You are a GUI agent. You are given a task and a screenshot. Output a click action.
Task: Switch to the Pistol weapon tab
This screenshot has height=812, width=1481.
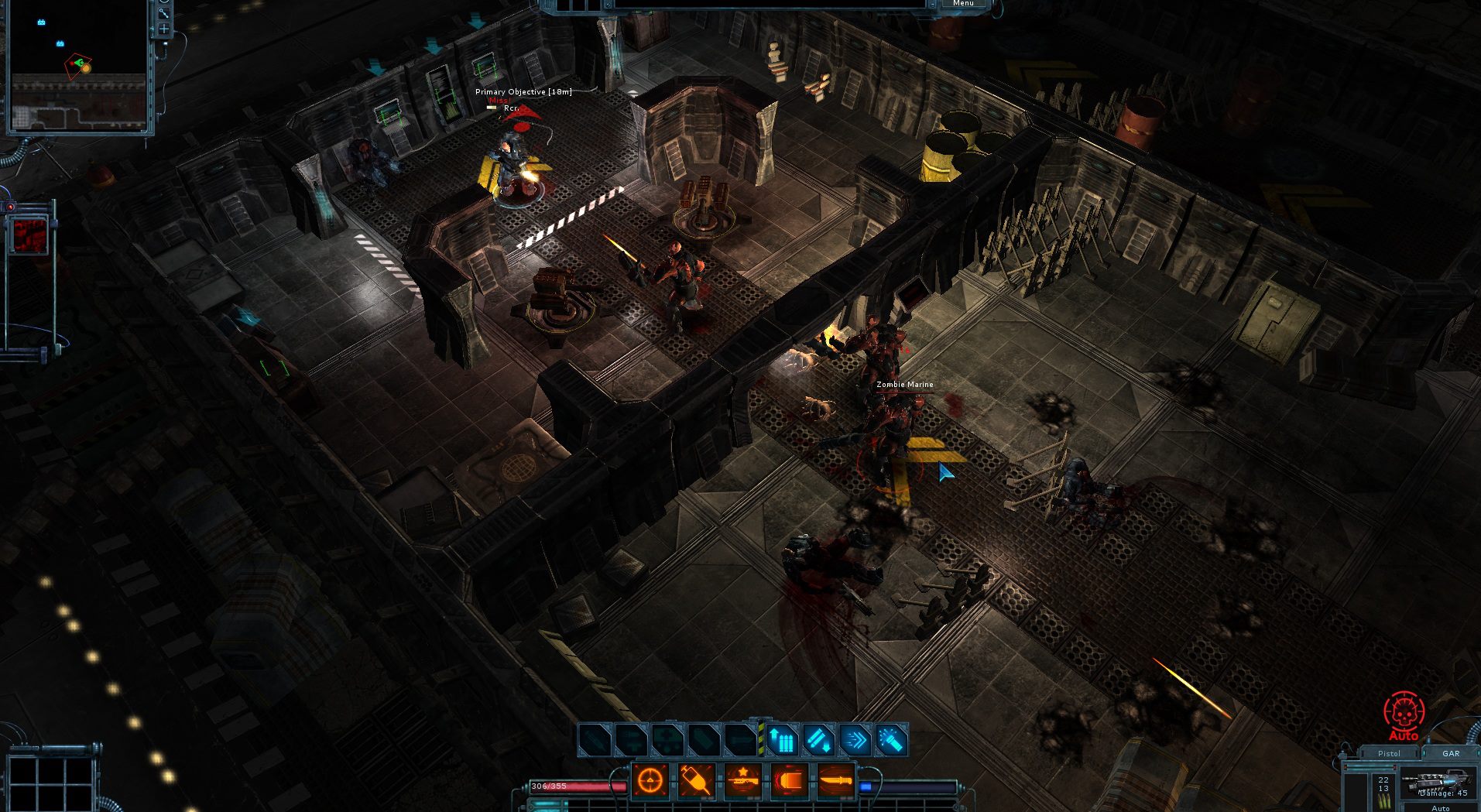(x=1389, y=753)
